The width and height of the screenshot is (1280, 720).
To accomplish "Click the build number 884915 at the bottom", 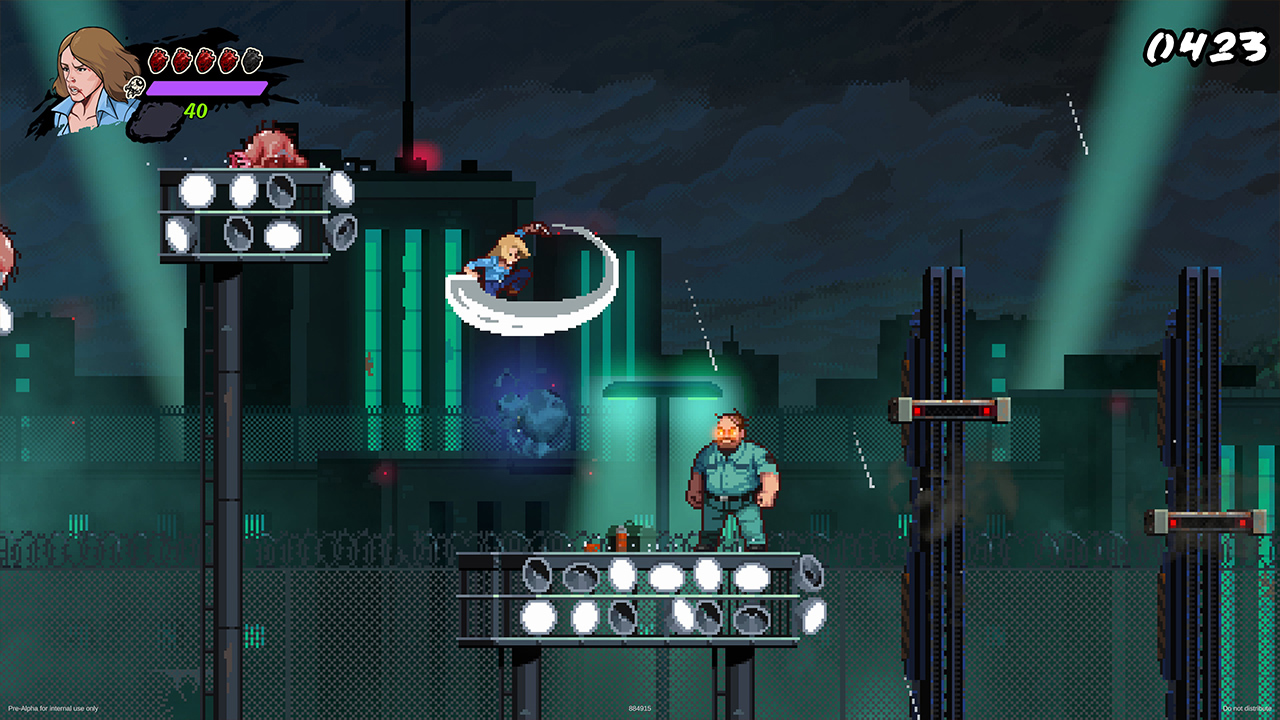I will click(639, 708).
